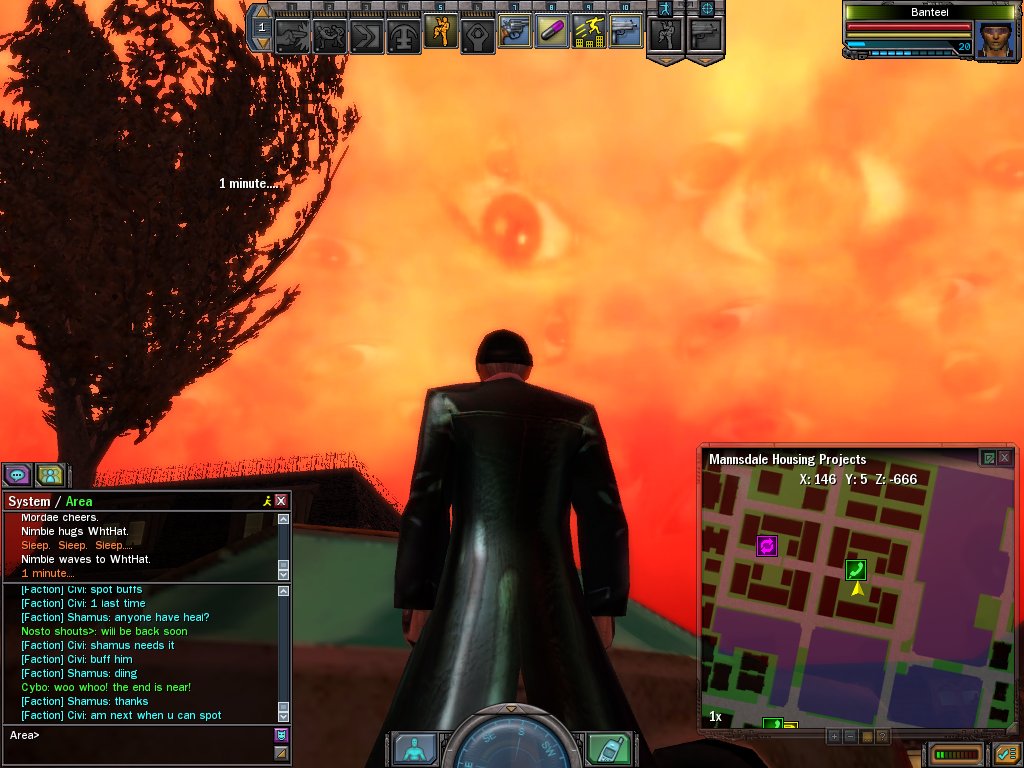Trigger the yellow rooftop jump ability
Image resolution: width=1024 pixels, height=768 pixels.
tap(589, 32)
